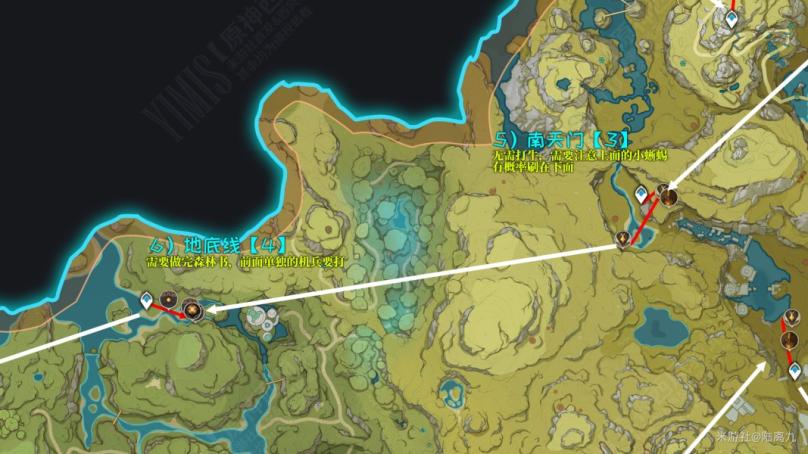Choose the lone enemy marker at the 南天门 red route's lower end
The image size is (808, 454).
pyautogui.click(x=623, y=238)
